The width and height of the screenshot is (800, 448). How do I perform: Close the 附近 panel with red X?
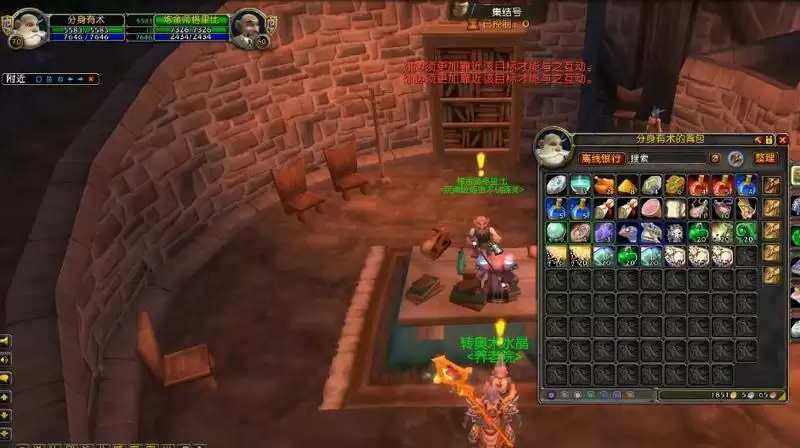tap(91, 78)
